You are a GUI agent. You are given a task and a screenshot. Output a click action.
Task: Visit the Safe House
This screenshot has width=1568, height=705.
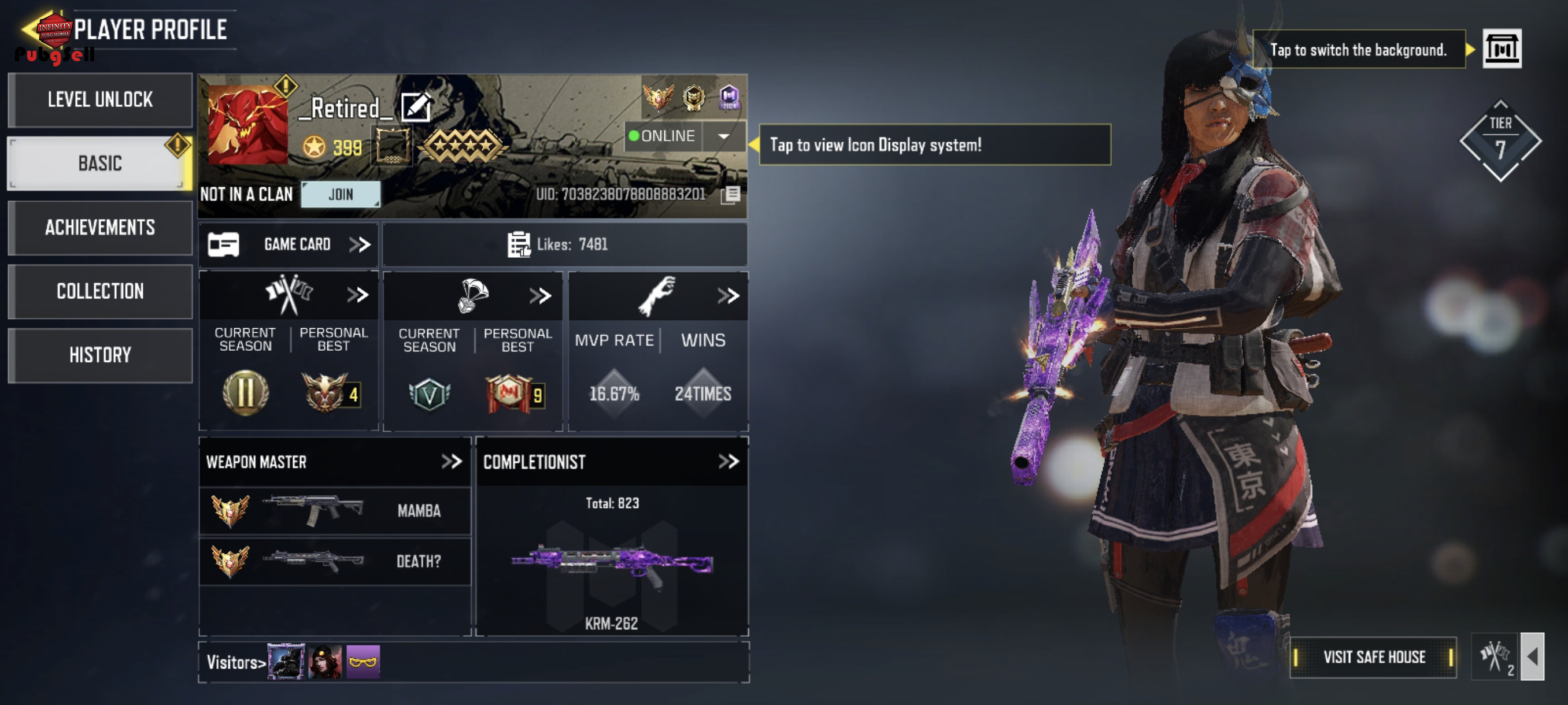[1373, 657]
